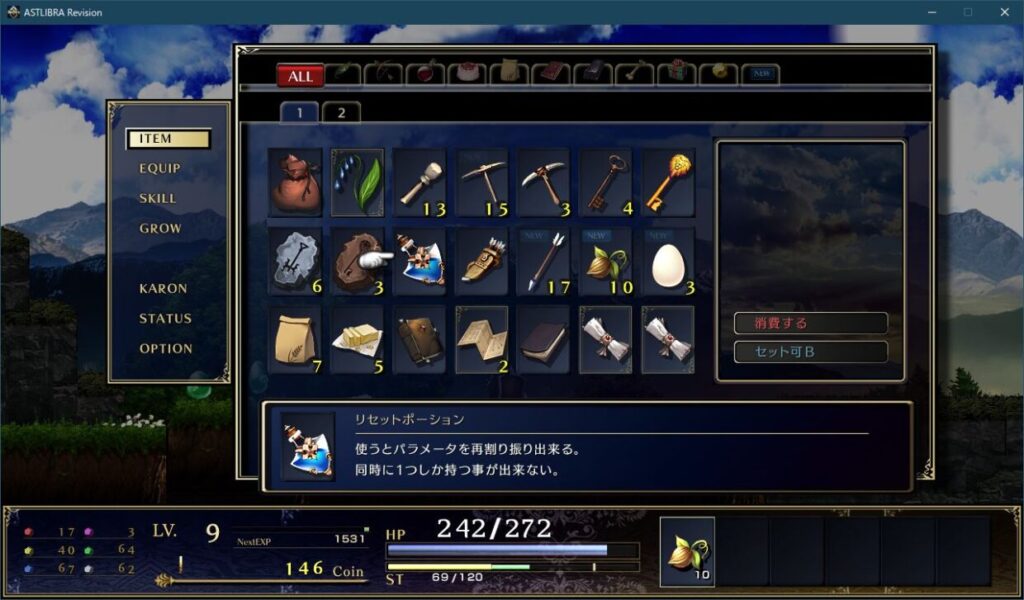Screen dimensions: 1024x600
Task: Select the golden key item
Action: pyautogui.click(x=668, y=183)
